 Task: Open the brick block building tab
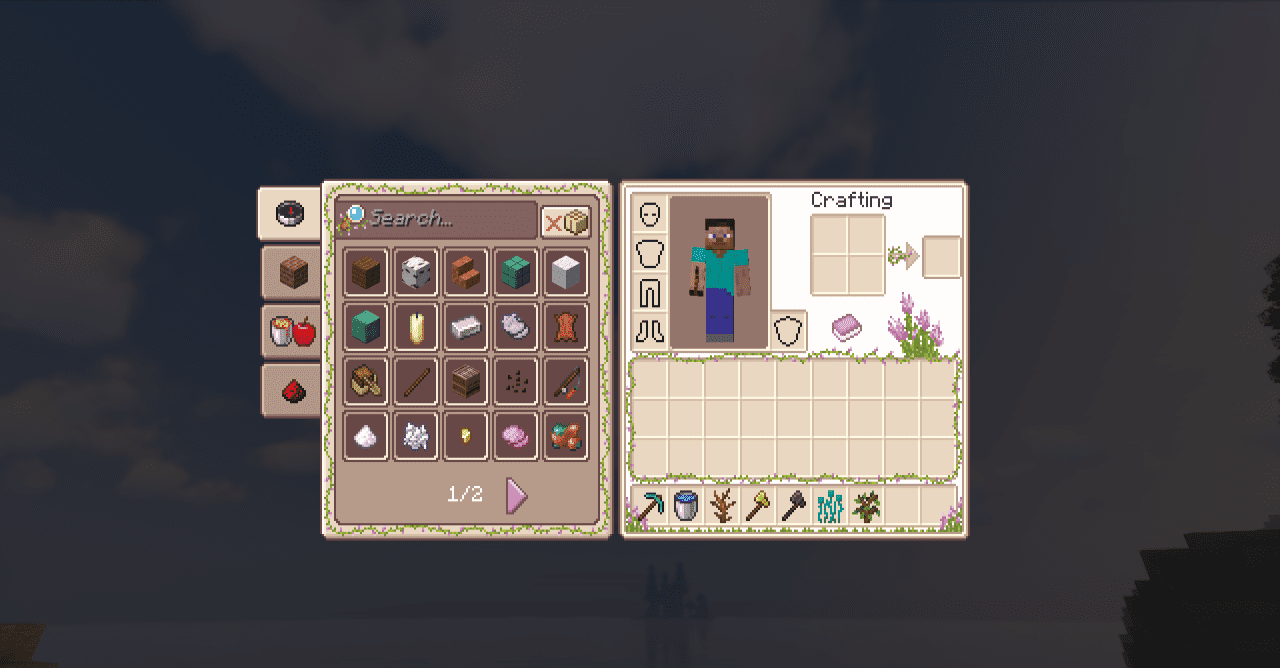pos(292,273)
